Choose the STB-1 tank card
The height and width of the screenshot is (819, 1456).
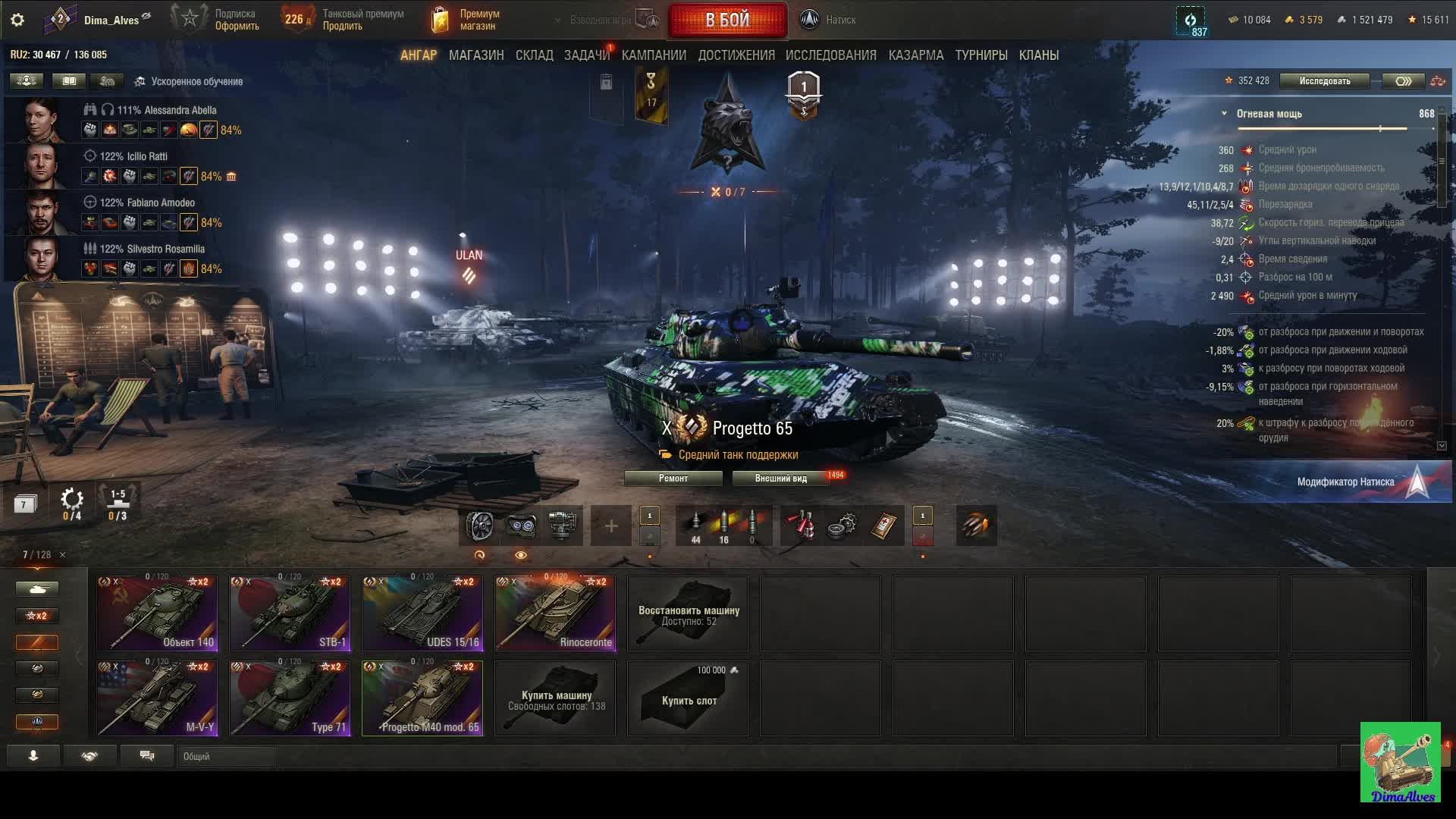coord(290,613)
